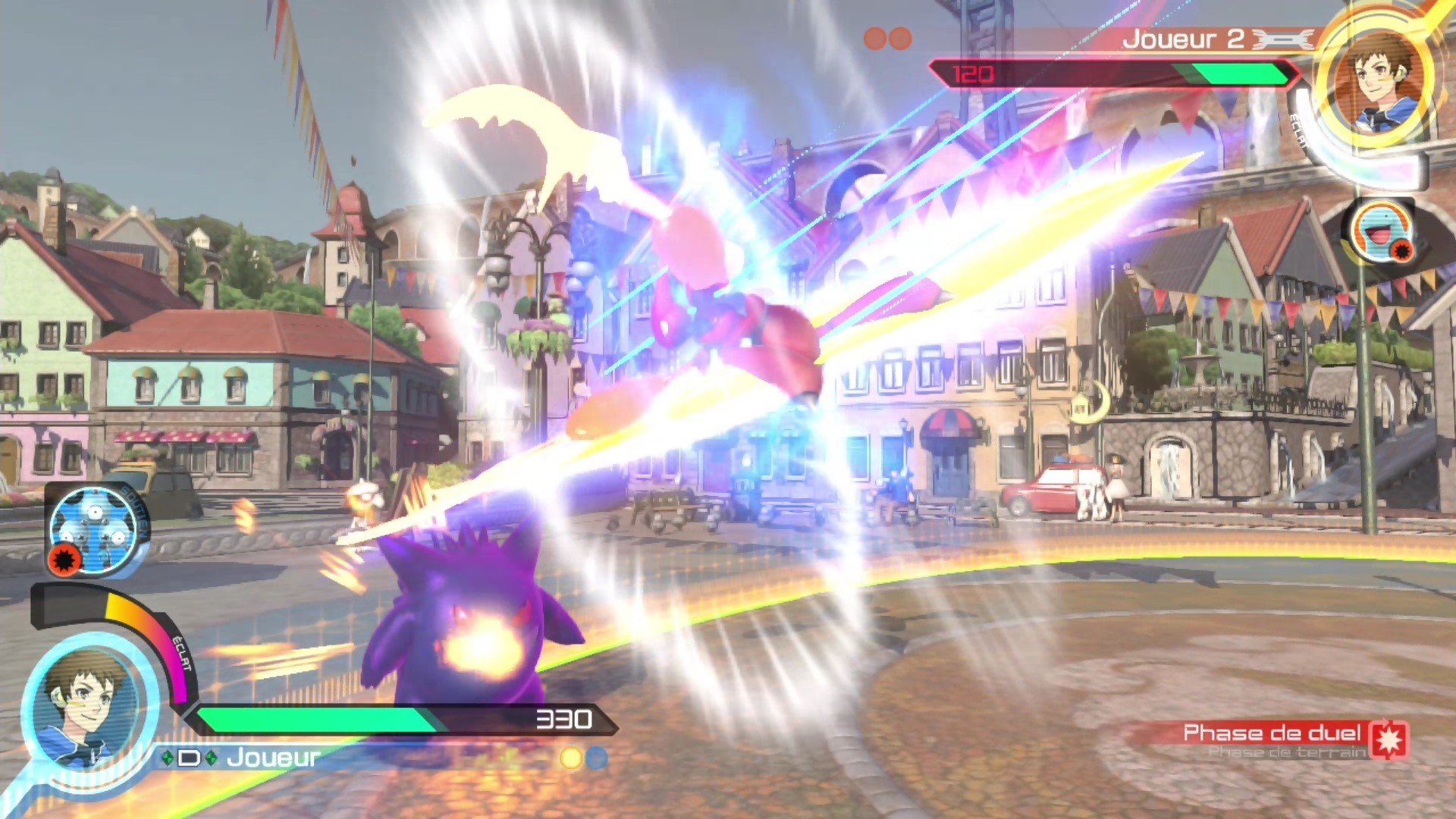
Task: Toggle the yellow orb near the Joueur bar
Action: (570, 759)
